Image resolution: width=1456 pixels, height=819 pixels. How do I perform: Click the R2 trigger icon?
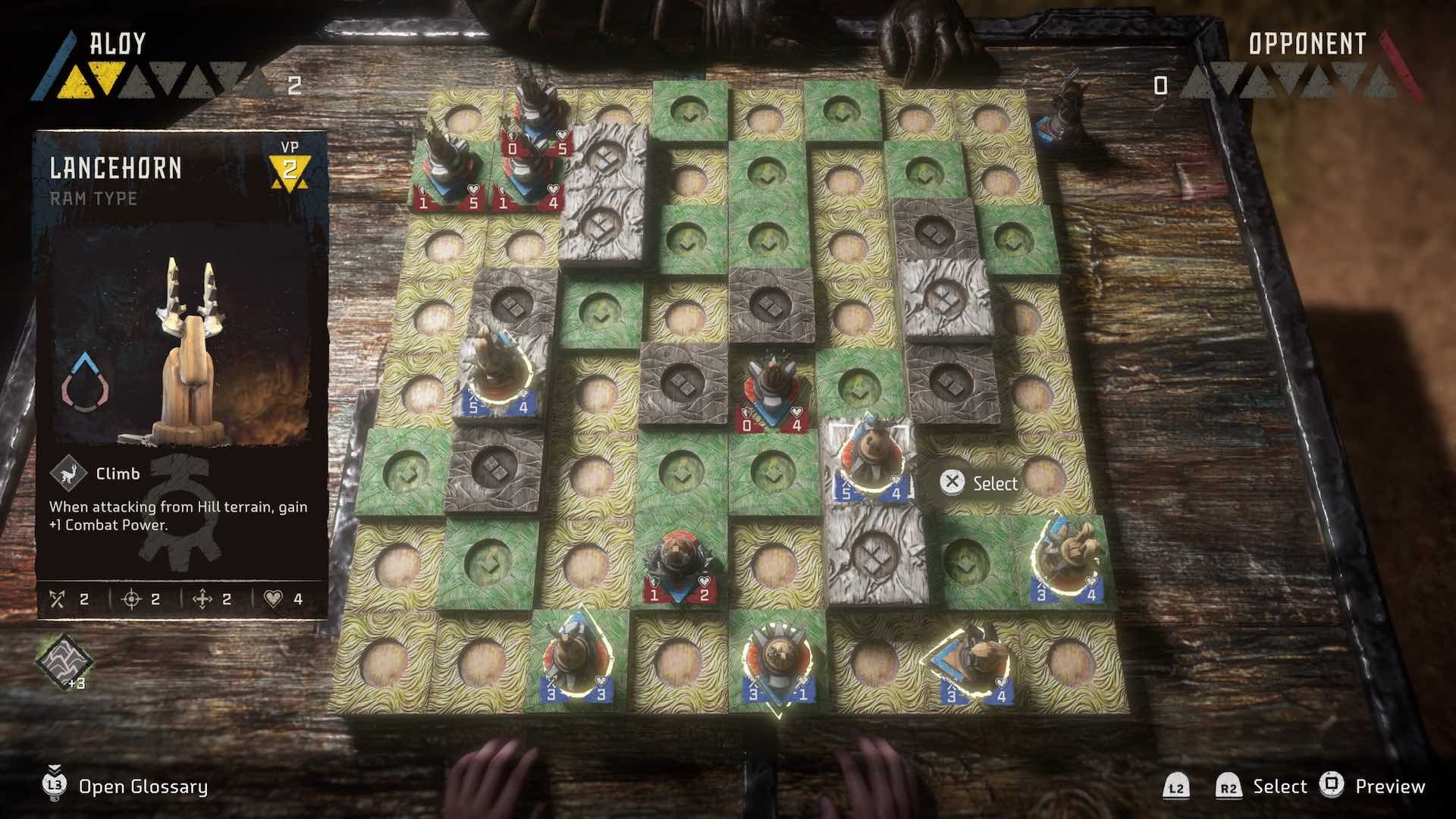tap(1230, 786)
